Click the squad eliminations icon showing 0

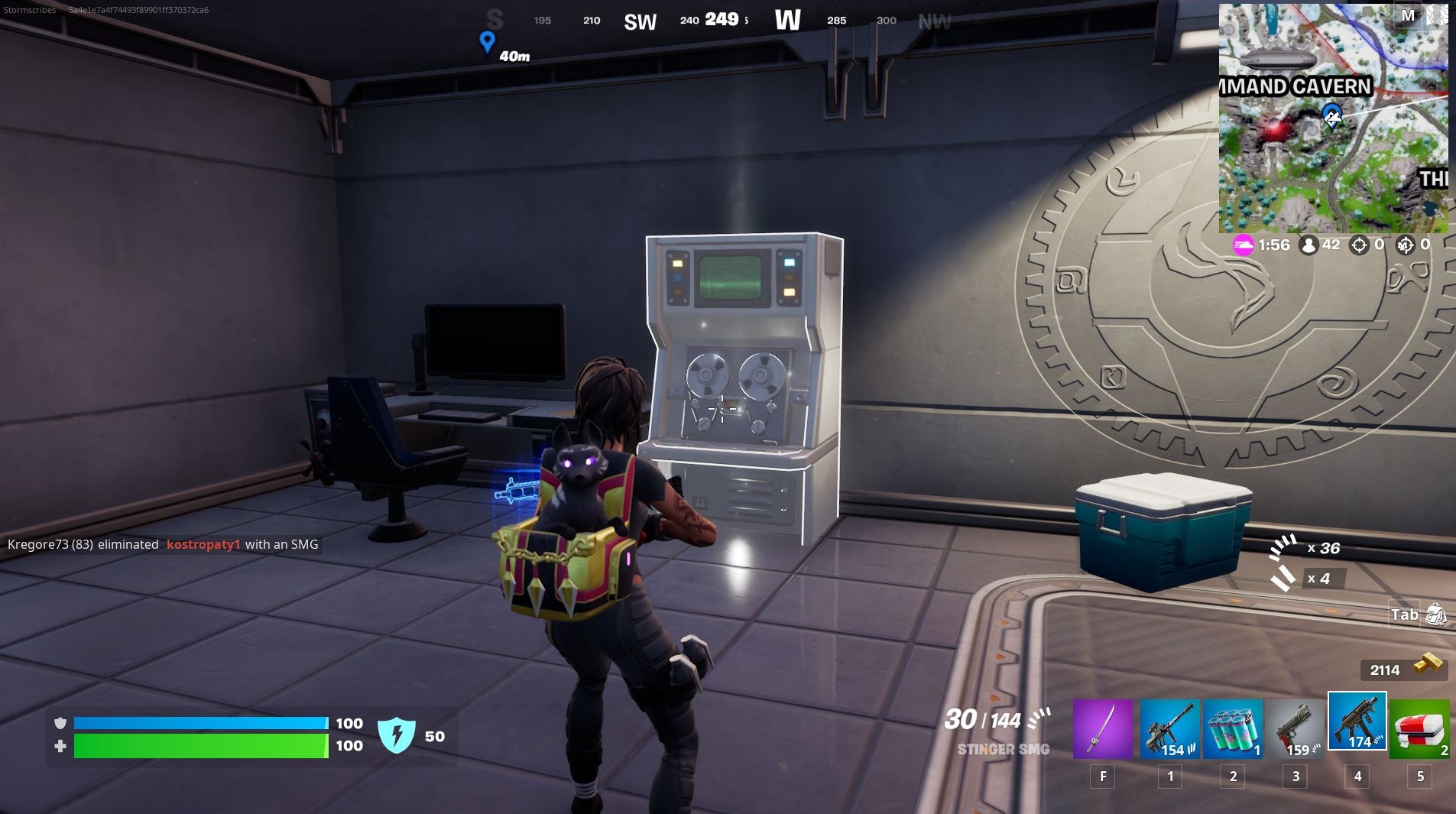[x=1405, y=245]
